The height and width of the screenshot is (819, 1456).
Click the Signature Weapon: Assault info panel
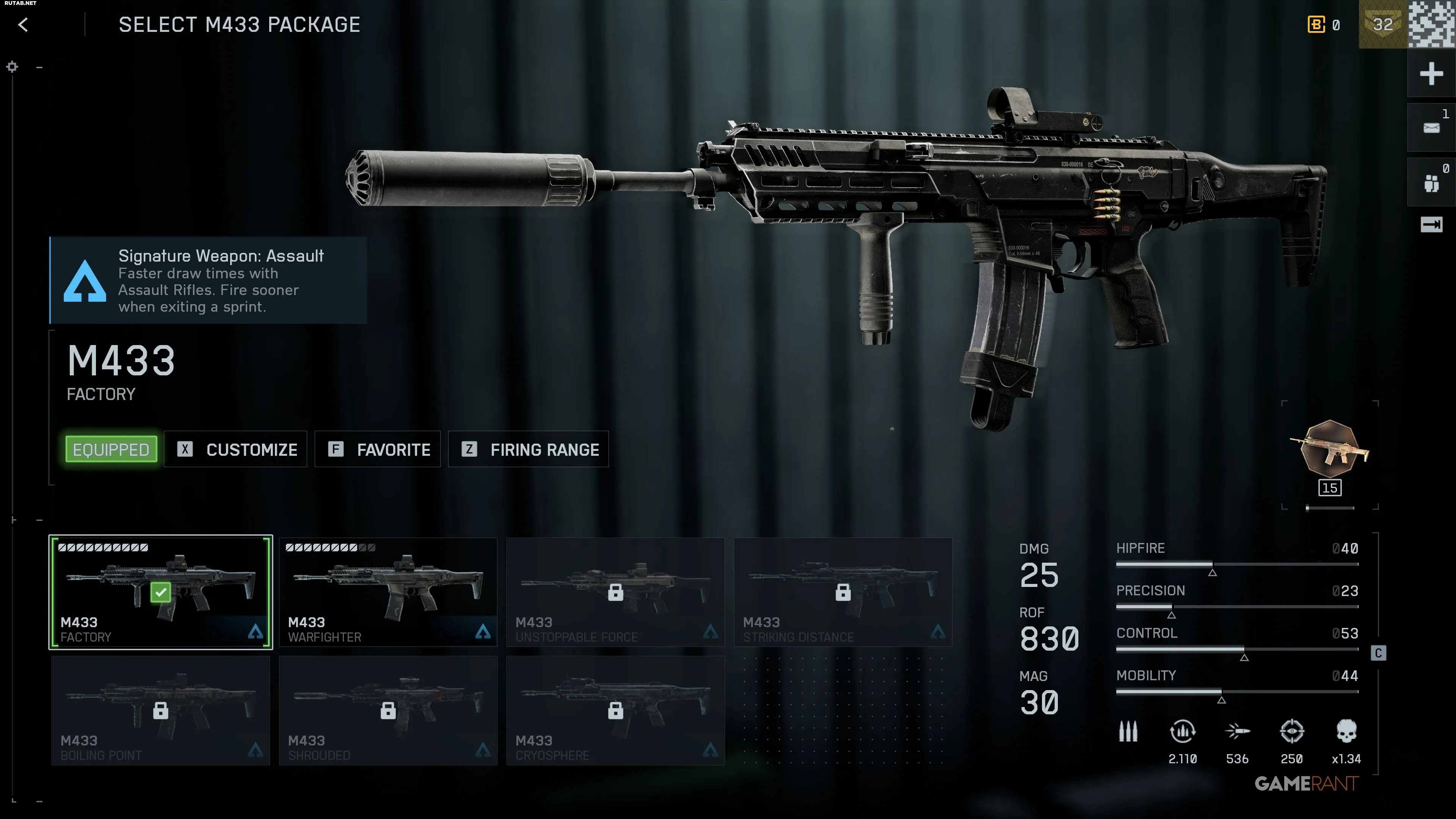[x=209, y=280]
